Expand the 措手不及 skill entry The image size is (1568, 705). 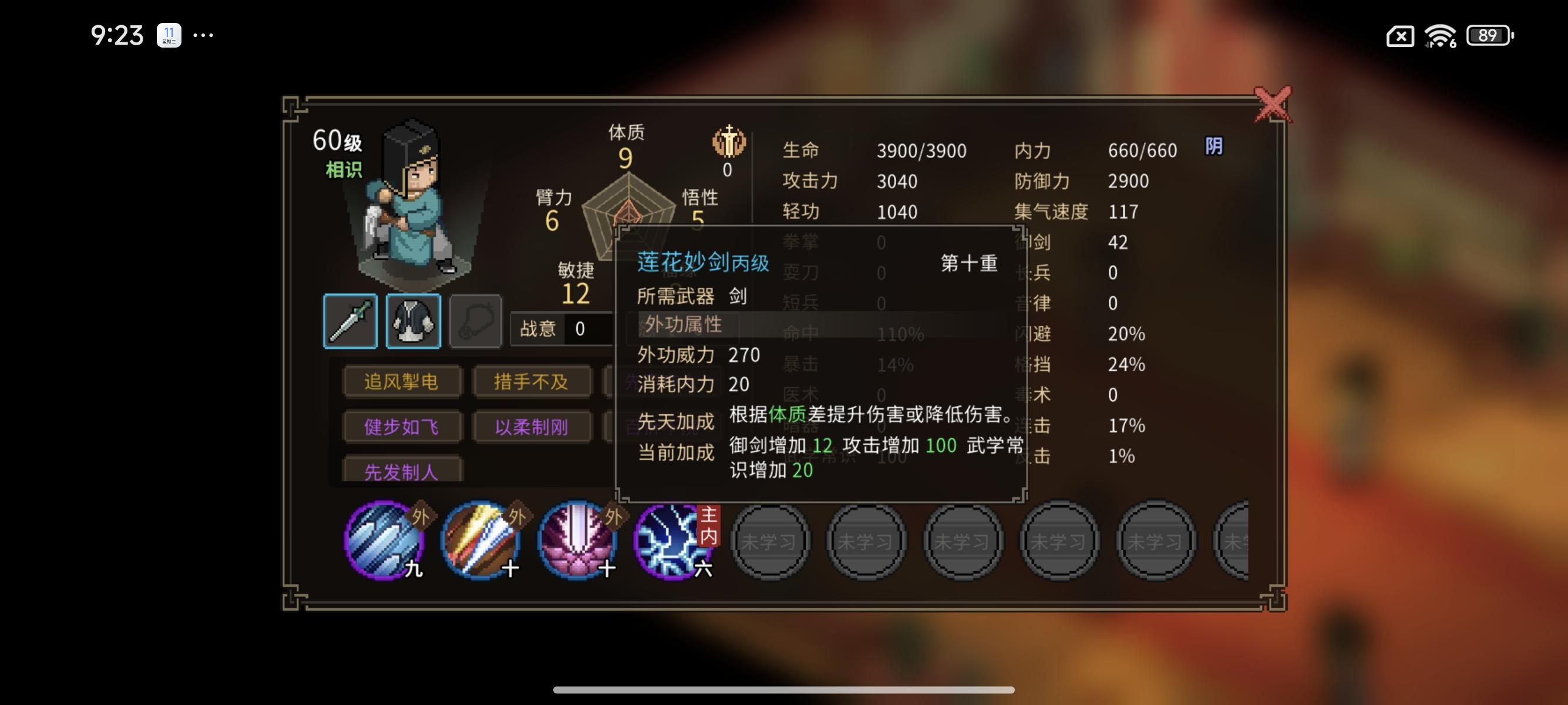tap(532, 381)
